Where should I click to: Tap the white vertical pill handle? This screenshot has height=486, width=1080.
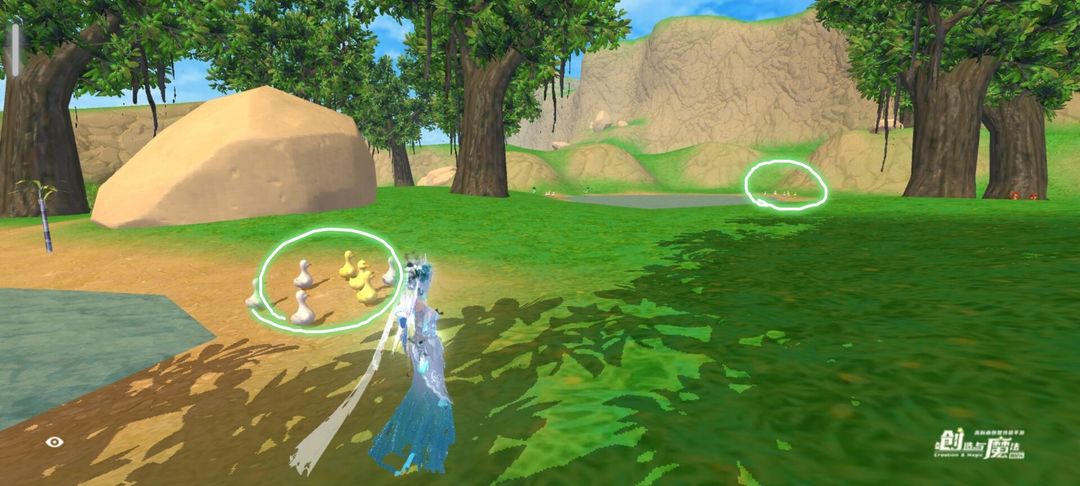click(16, 49)
